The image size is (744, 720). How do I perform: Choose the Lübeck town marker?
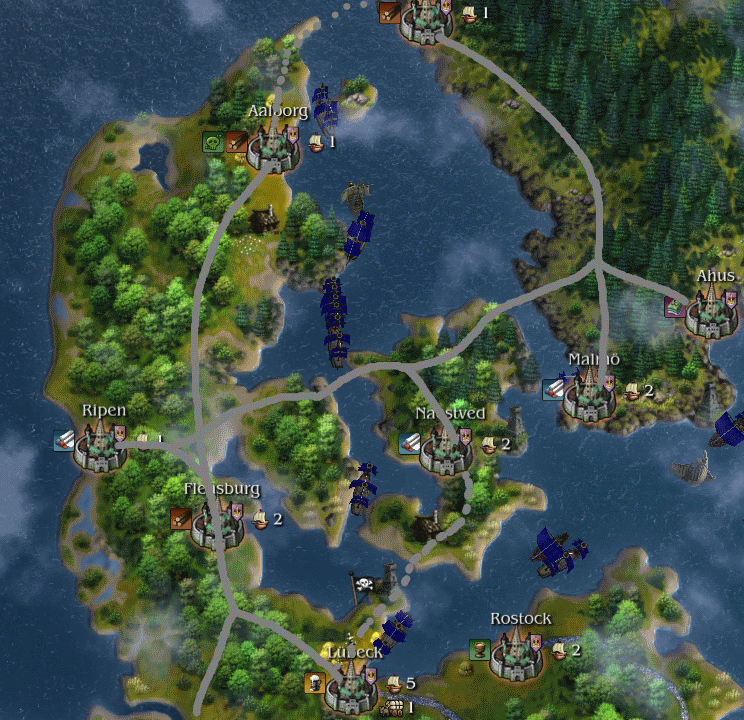coord(352,686)
